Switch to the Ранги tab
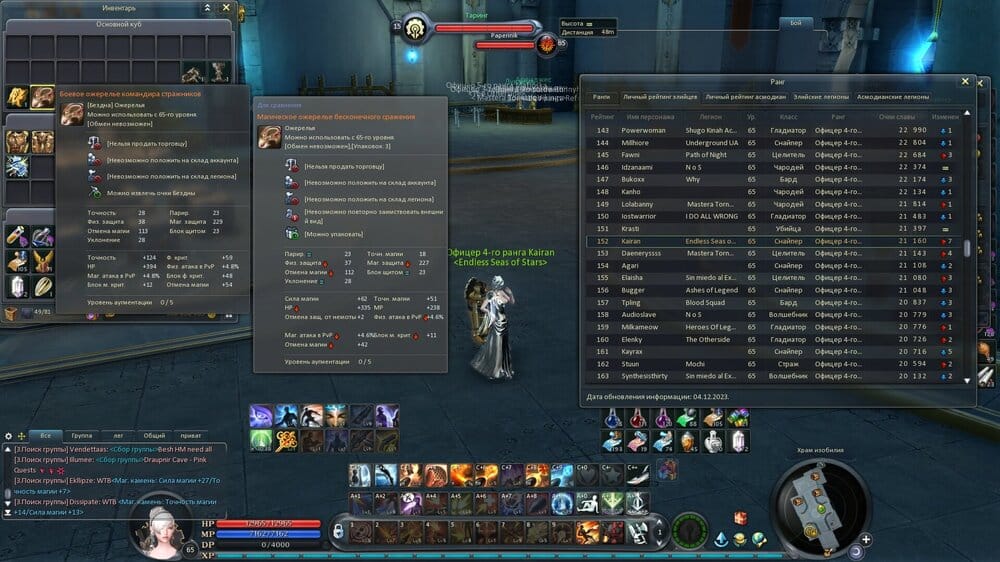This screenshot has height=562, width=1000. (x=601, y=97)
